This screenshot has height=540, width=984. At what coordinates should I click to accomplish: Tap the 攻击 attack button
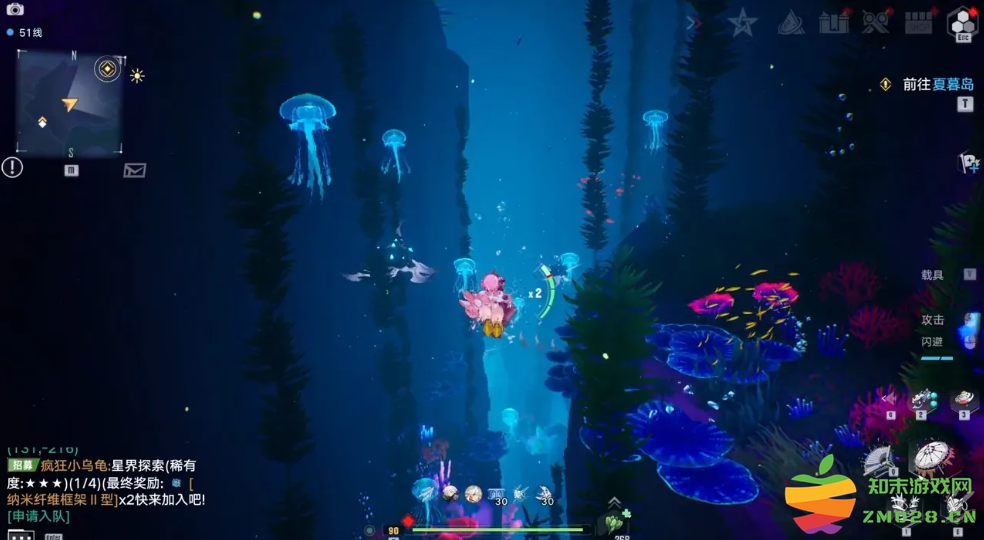[933, 320]
